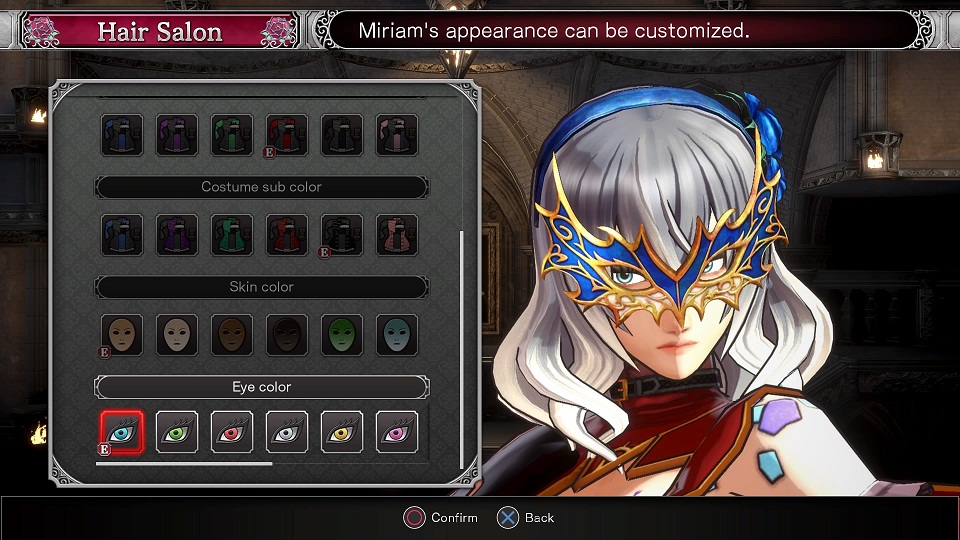Viewport: 960px width, 540px height.
Task: Choose purple under Costume sub color
Action: click(177, 235)
